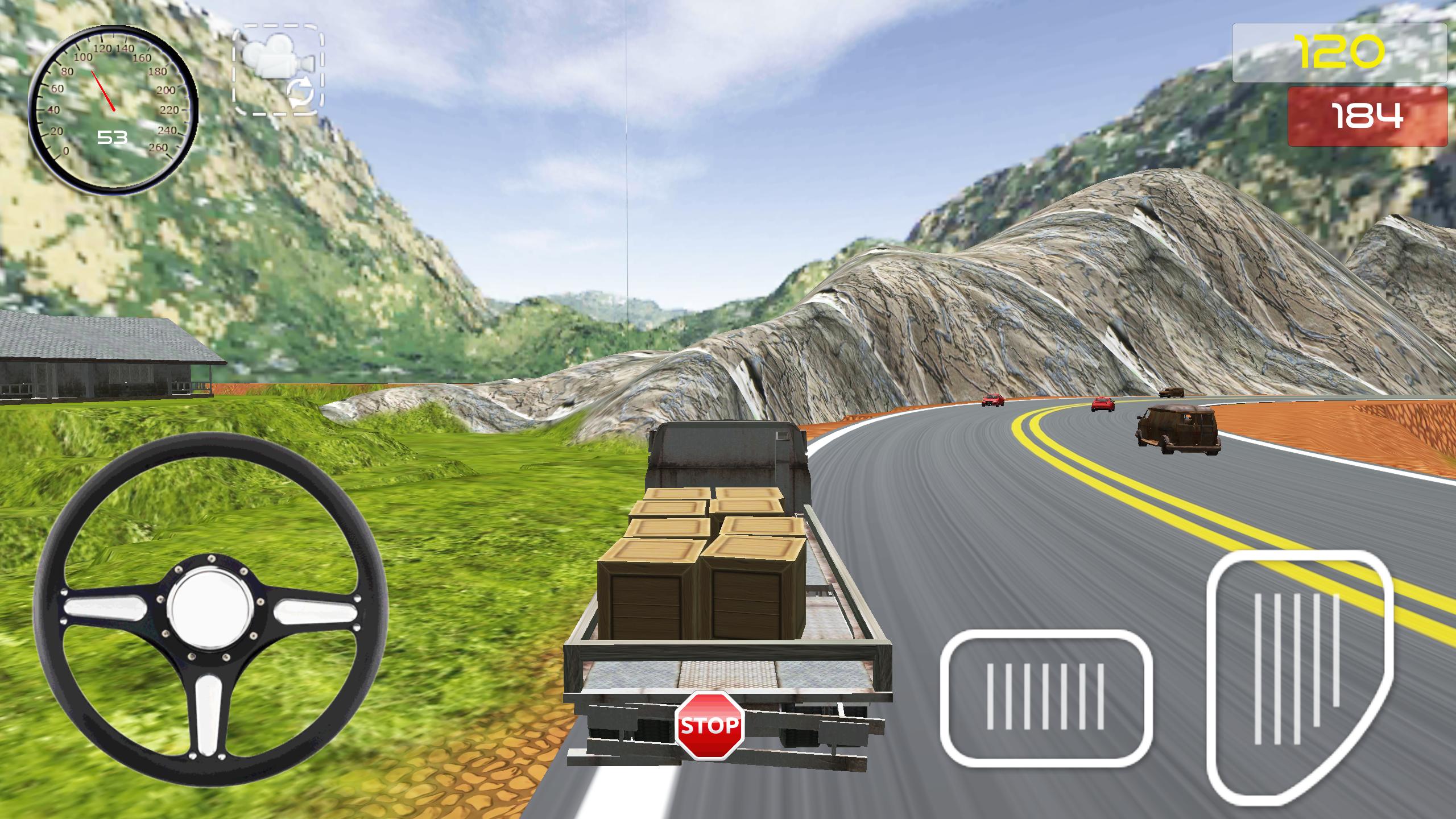This screenshot has width=1456, height=819.
Task: Toggle the camera view using the dashed button
Action: pyautogui.click(x=279, y=71)
